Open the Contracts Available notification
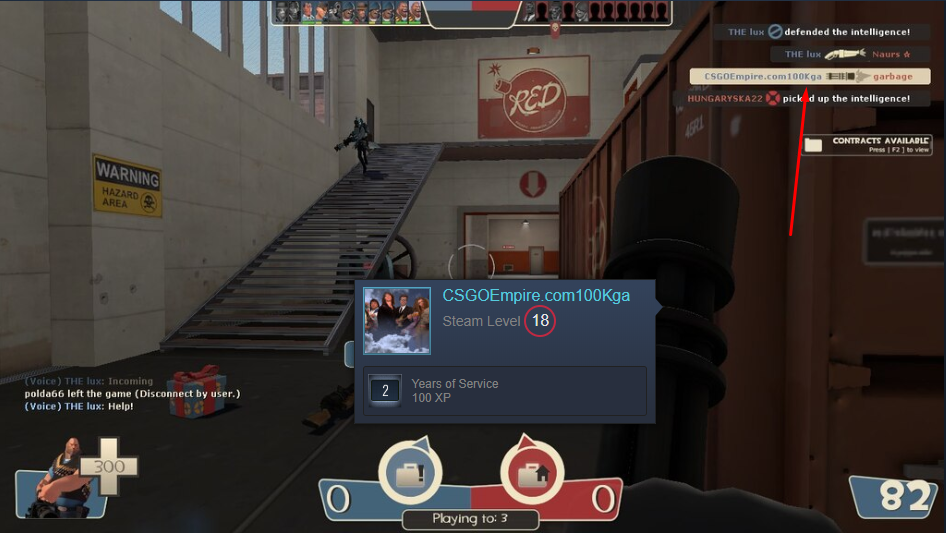The height and width of the screenshot is (533, 946). pyautogui.click(x=866, y=145)
